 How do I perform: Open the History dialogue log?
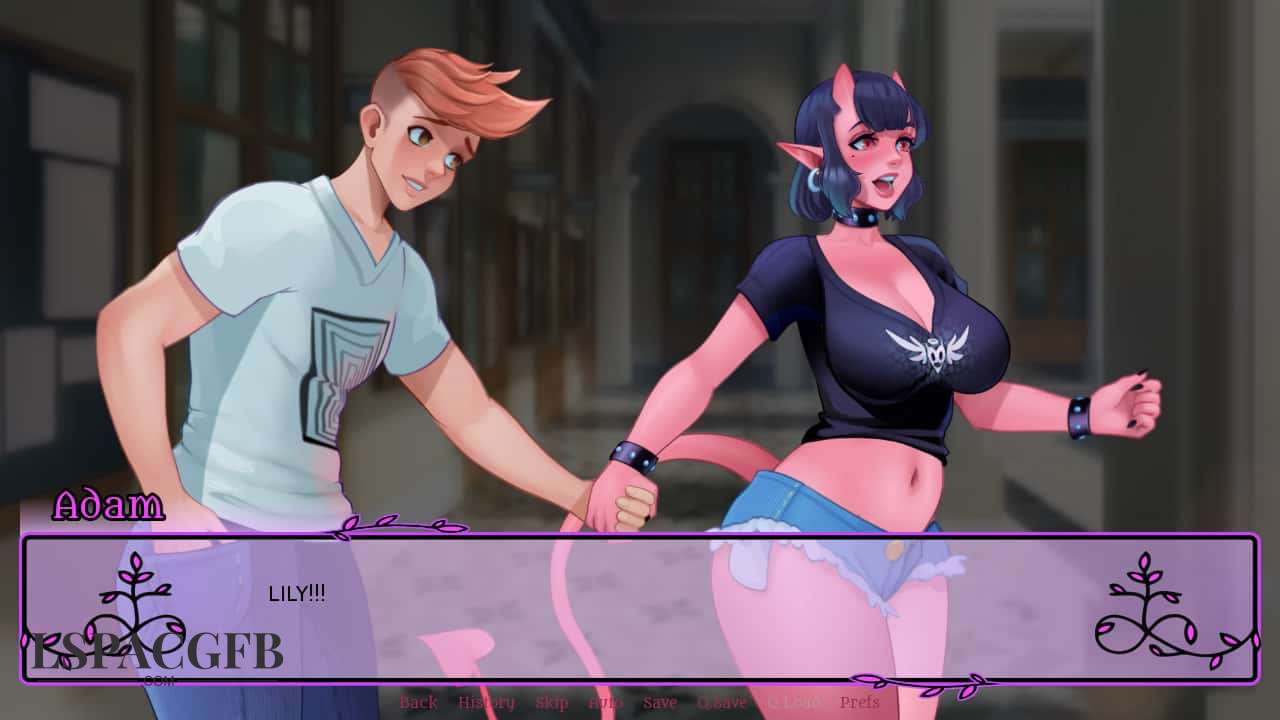(x=484, y=703)
